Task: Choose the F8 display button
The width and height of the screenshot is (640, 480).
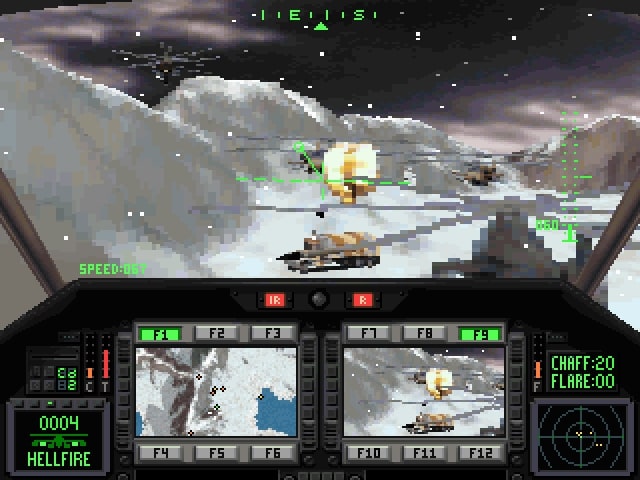Action: coord(424,333)
